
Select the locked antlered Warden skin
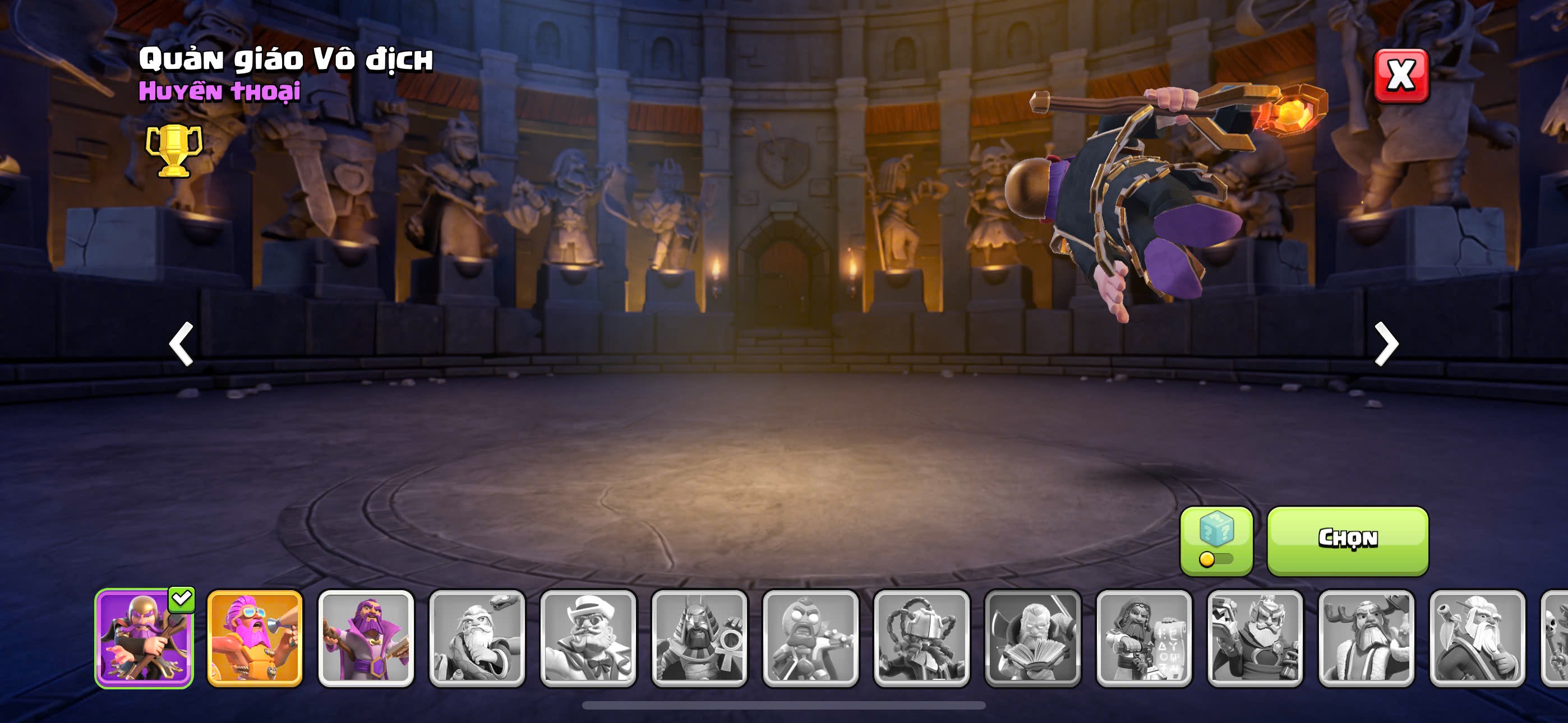coord(1366,638)
